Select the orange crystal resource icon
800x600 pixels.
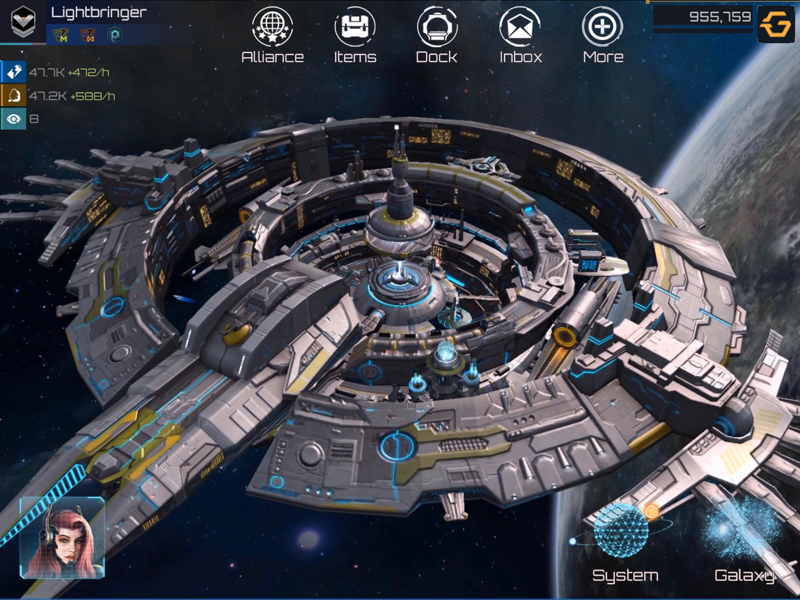point(13,96)
